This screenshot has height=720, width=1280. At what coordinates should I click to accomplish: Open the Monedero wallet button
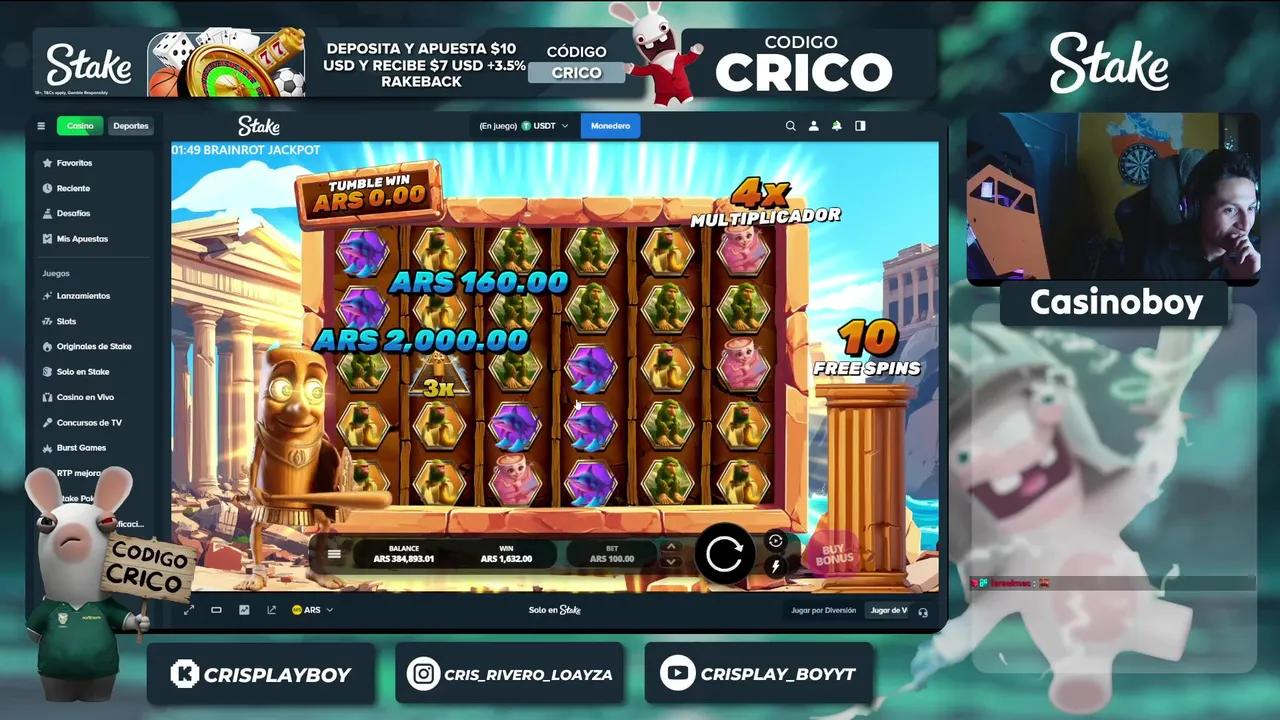pyautogui.click(x=610, y=126)
